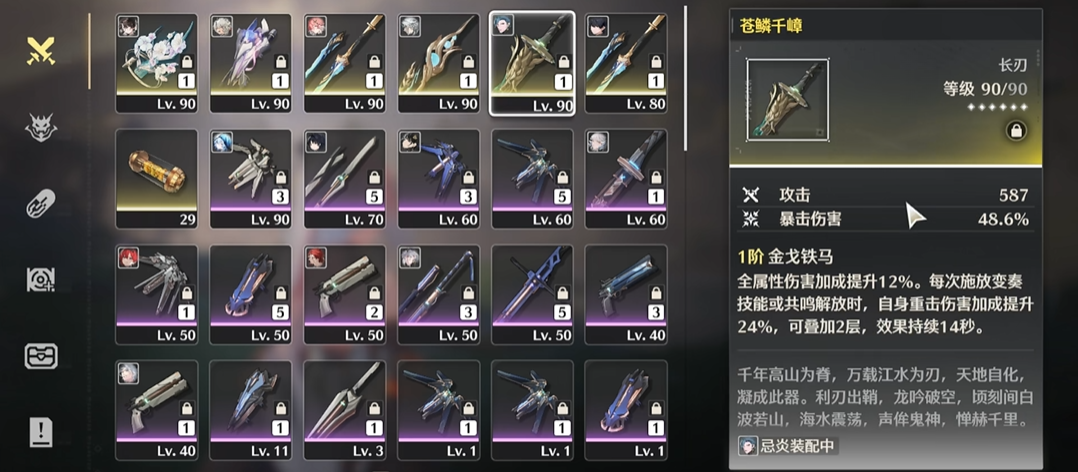The width and height of the screenshot is (1078, 472).
Task: Select the Lv. 60 sword with rank 1
Action: (x=626, y=174)
